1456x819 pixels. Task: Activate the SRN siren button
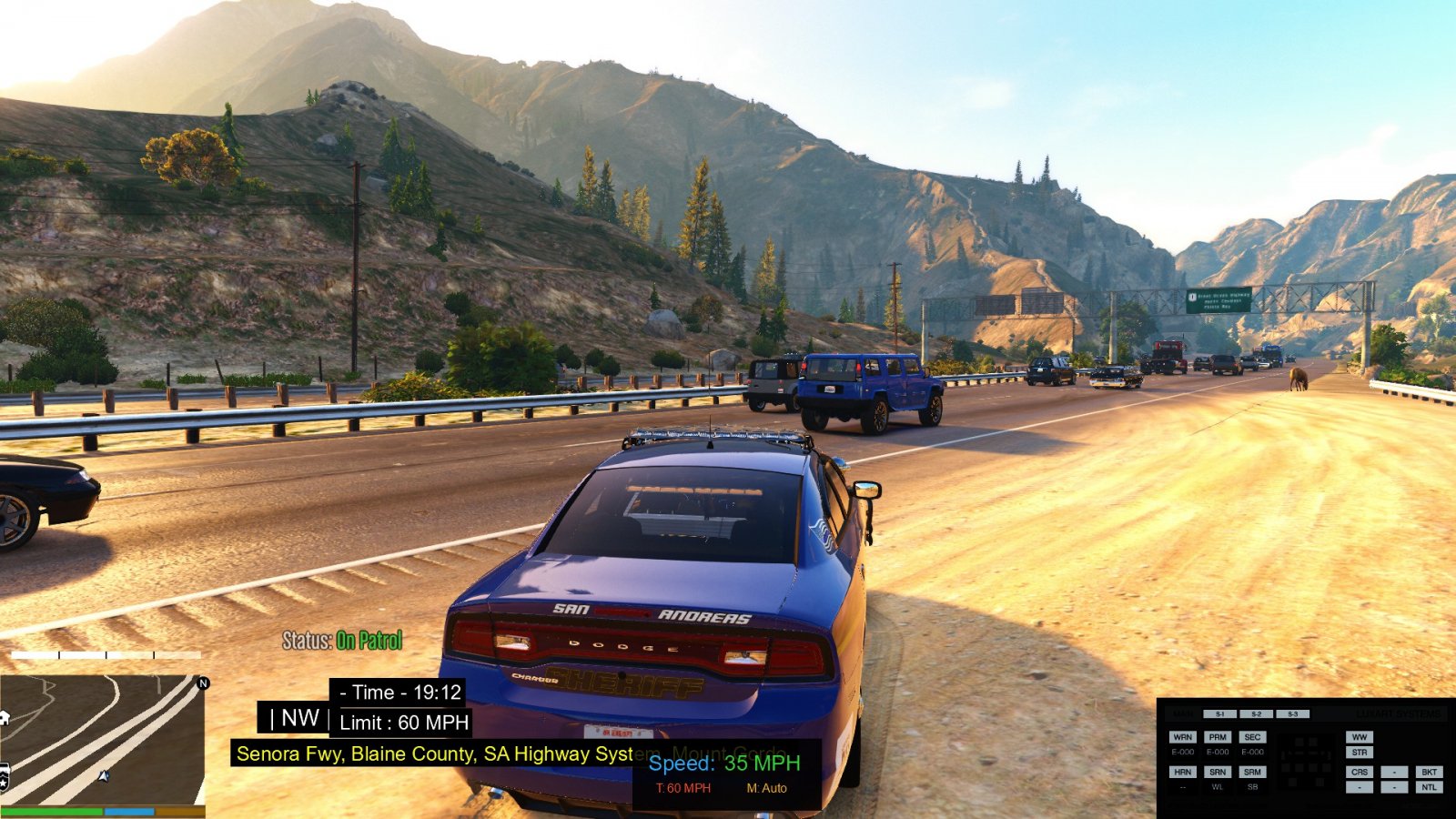[1218, 772]
